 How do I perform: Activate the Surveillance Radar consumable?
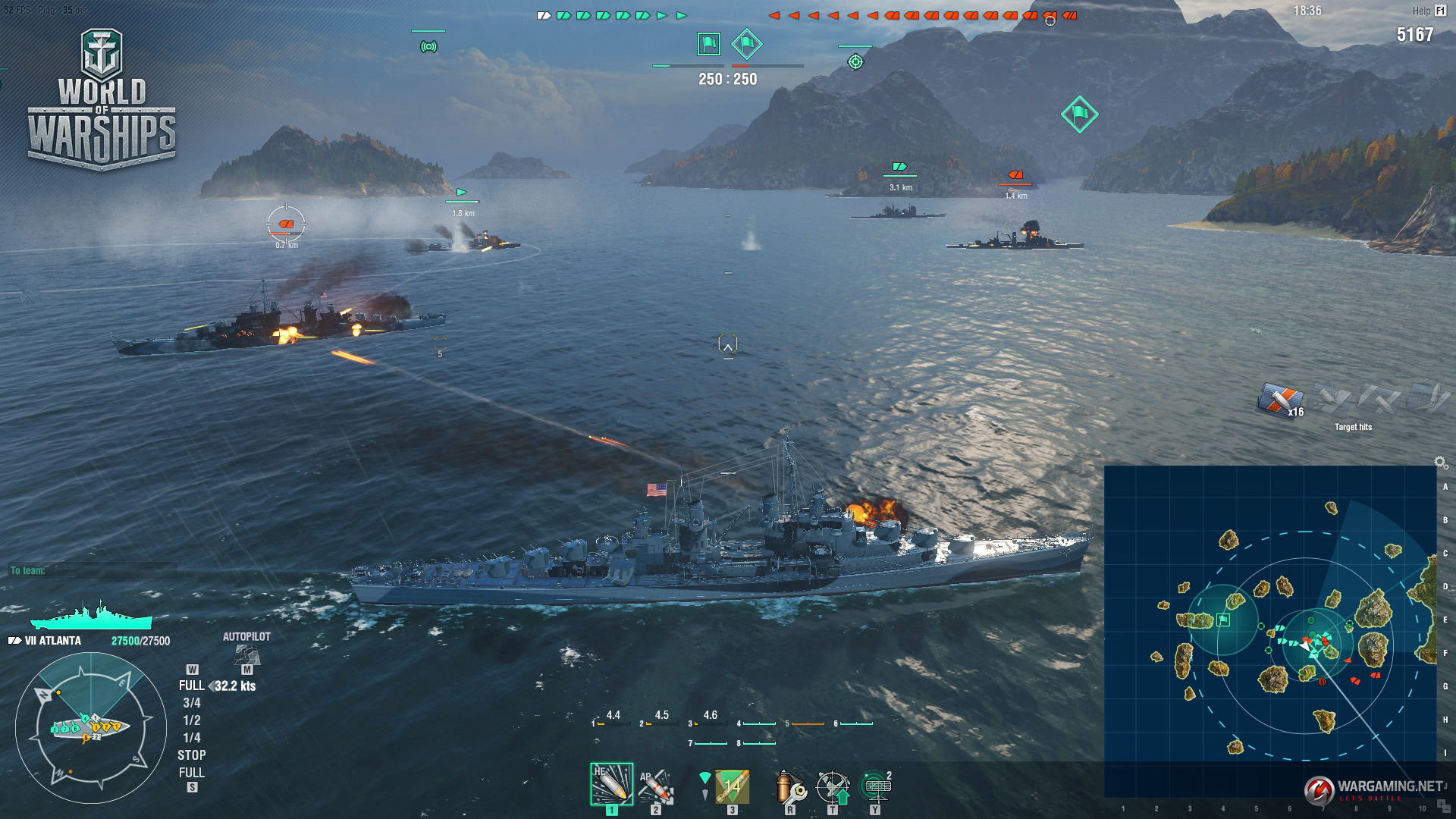click(x=875, y=786)
